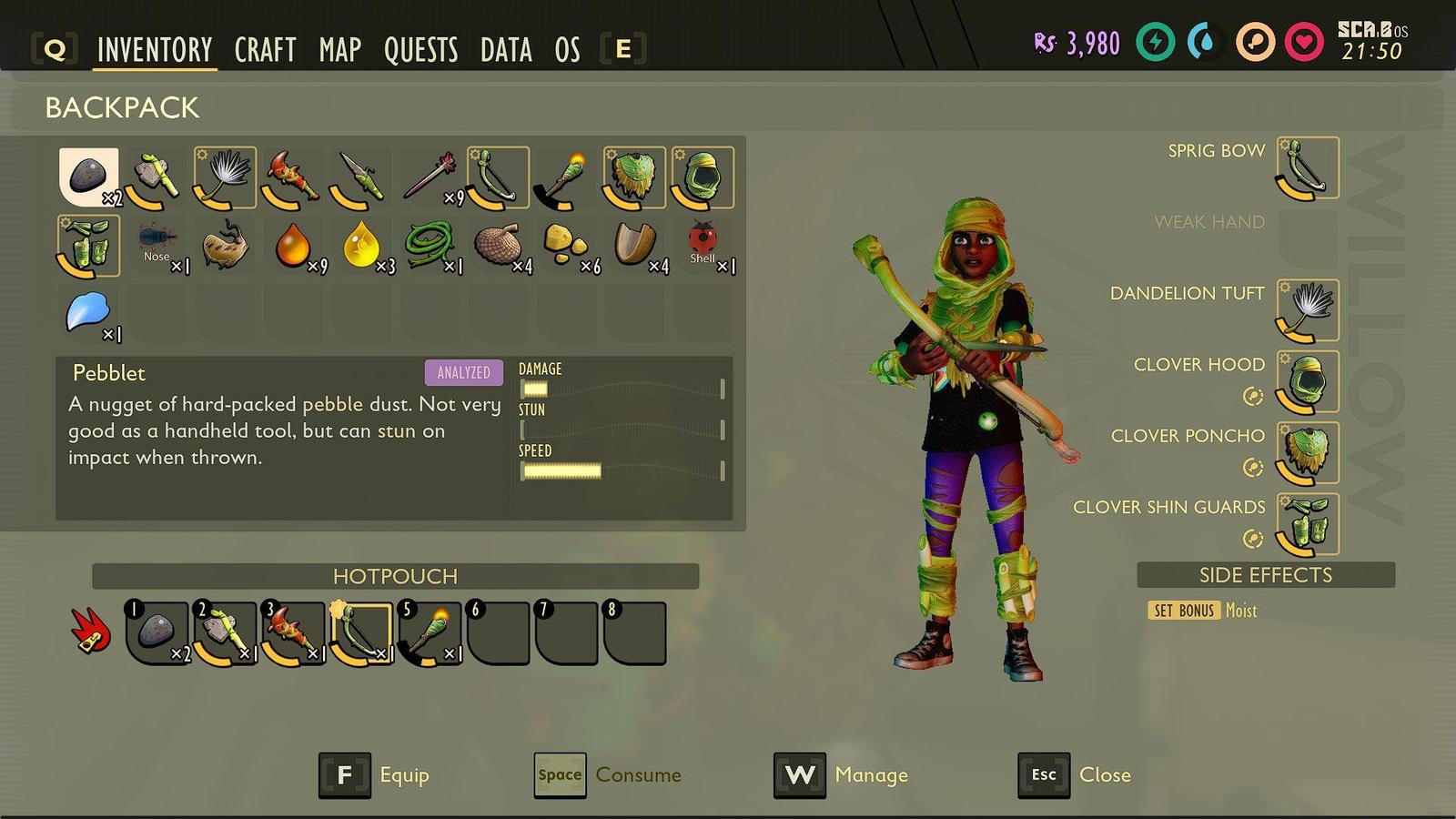The height and width of the screenshot is (819, 1456).
Task: Select the OS tab
Action: [x=567, y=49]
